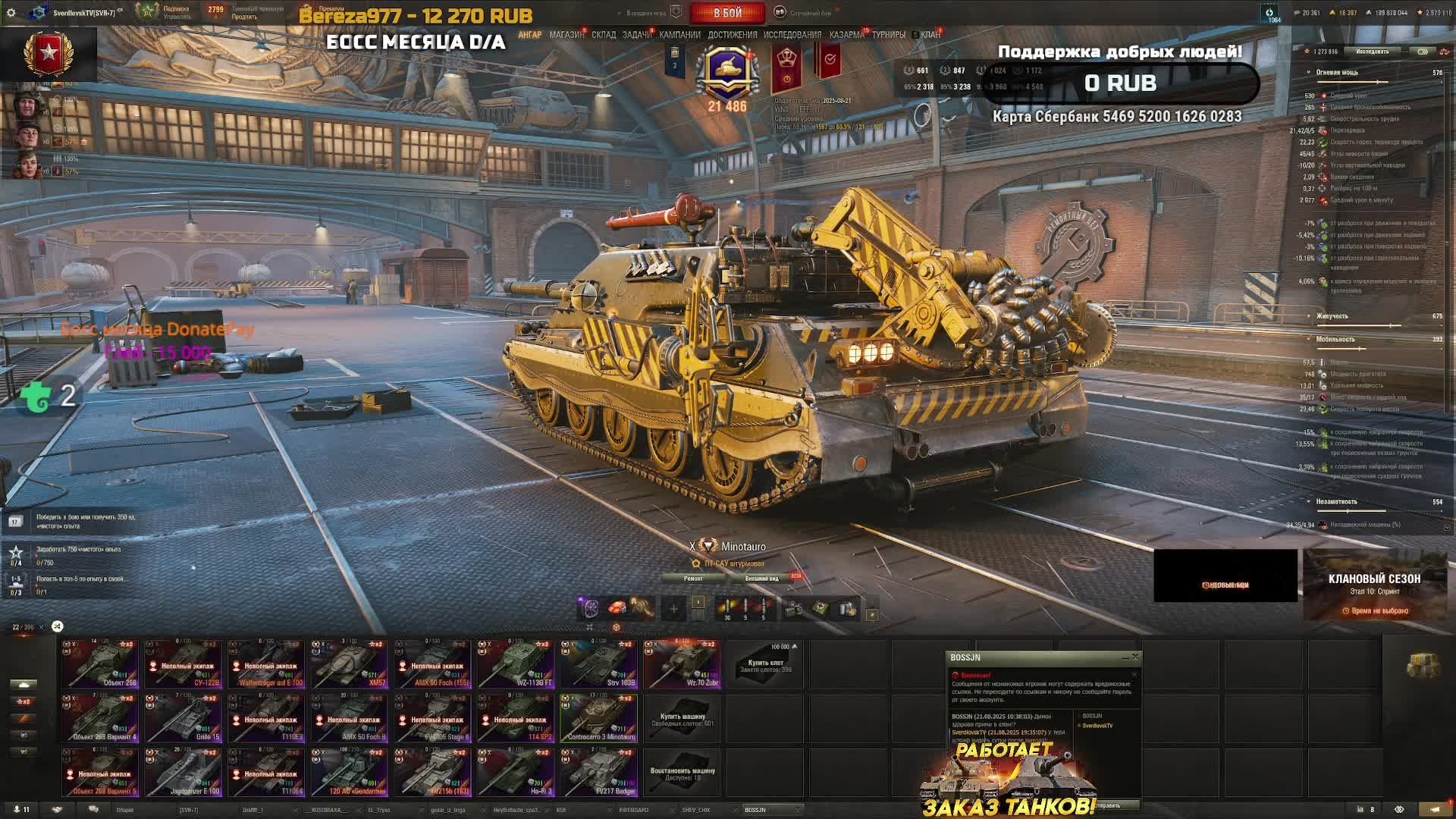The height and width of the screenshot is (819, 1456).
Task: Open the КАЗАРМА barracks tab
Action: 846,35
